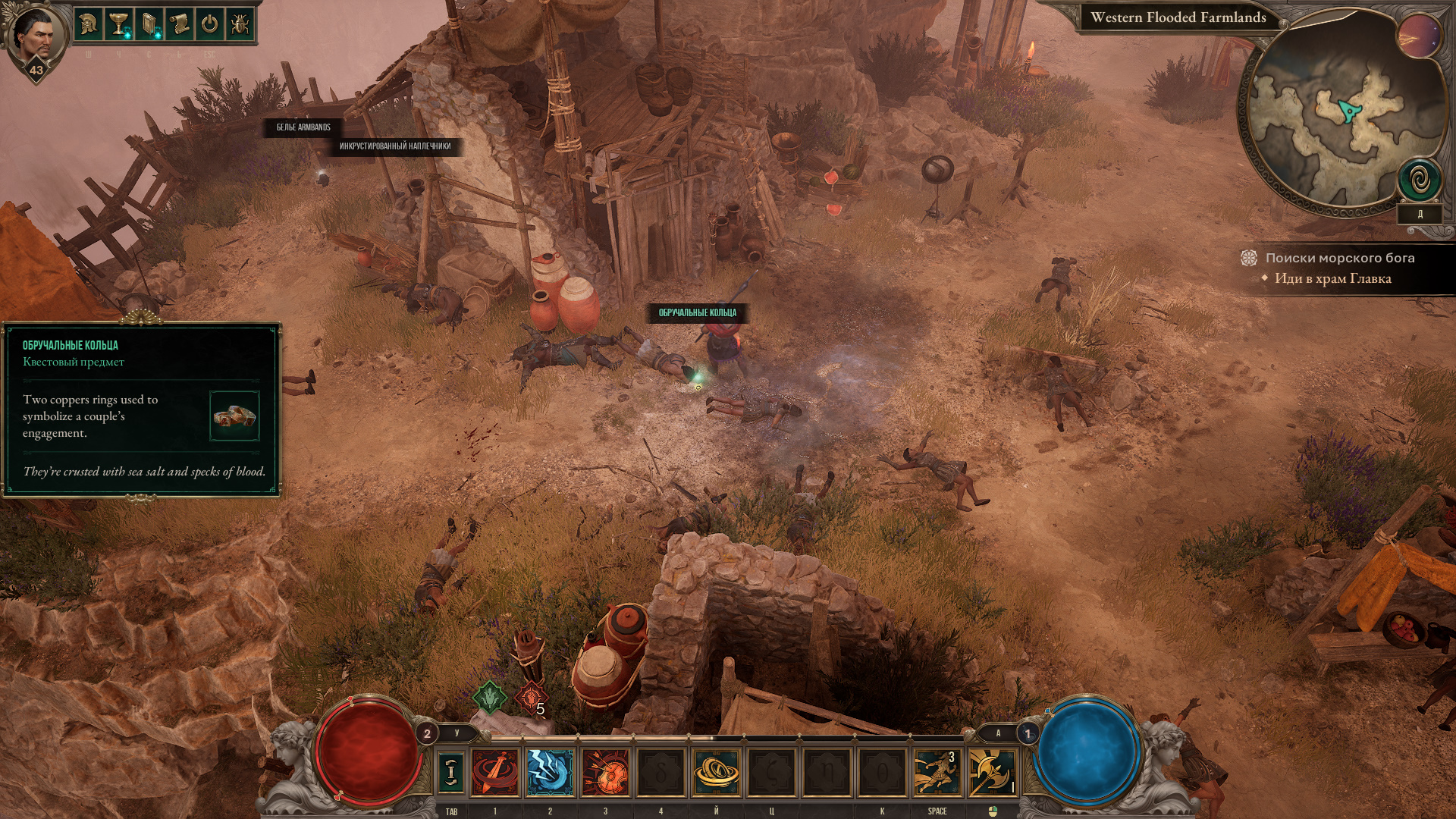
Task: Select the 'Поиски морского бога' quest tracker
Action: [1339, 259]
